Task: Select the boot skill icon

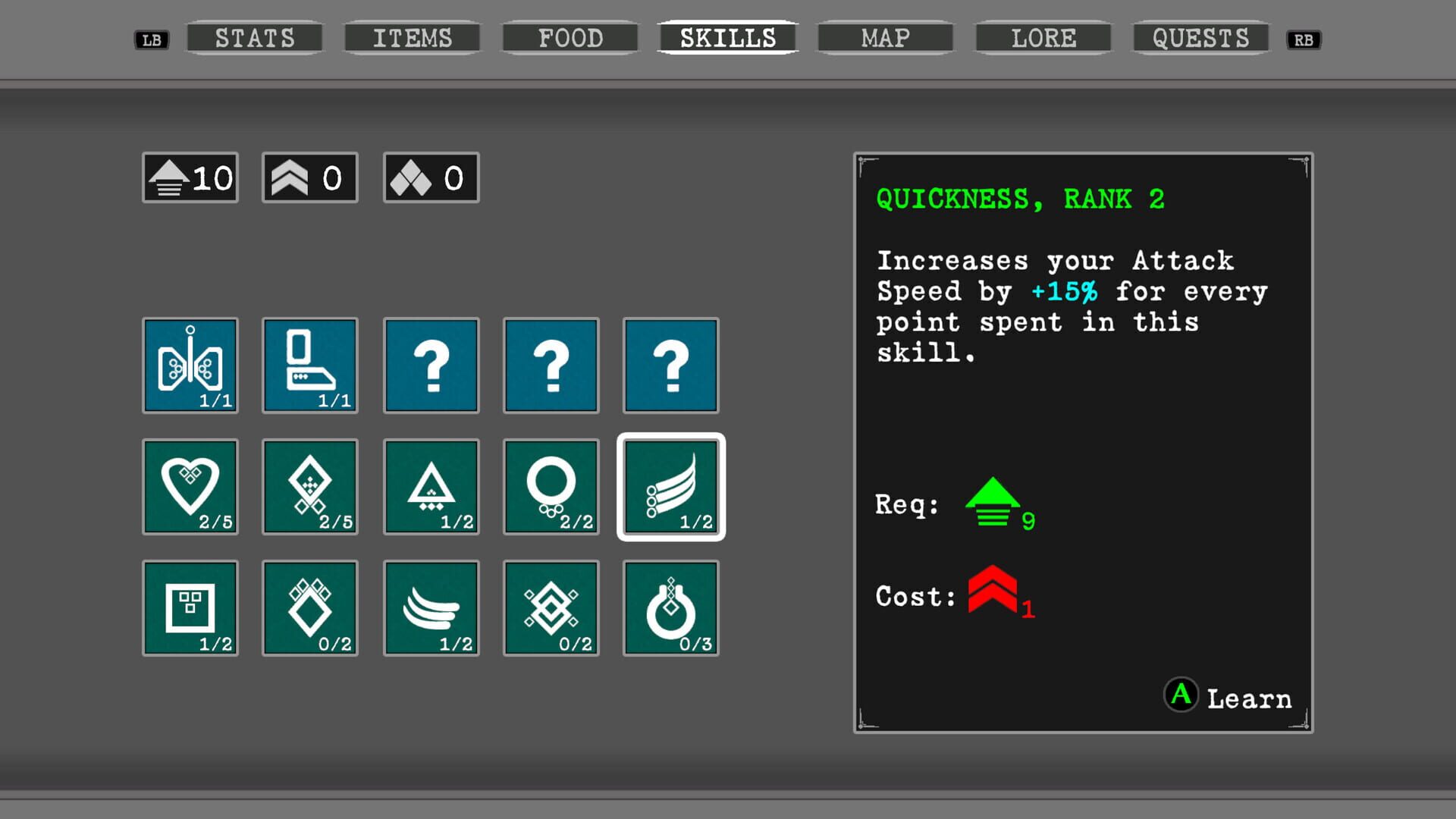Action: click(x=310, y=366)
